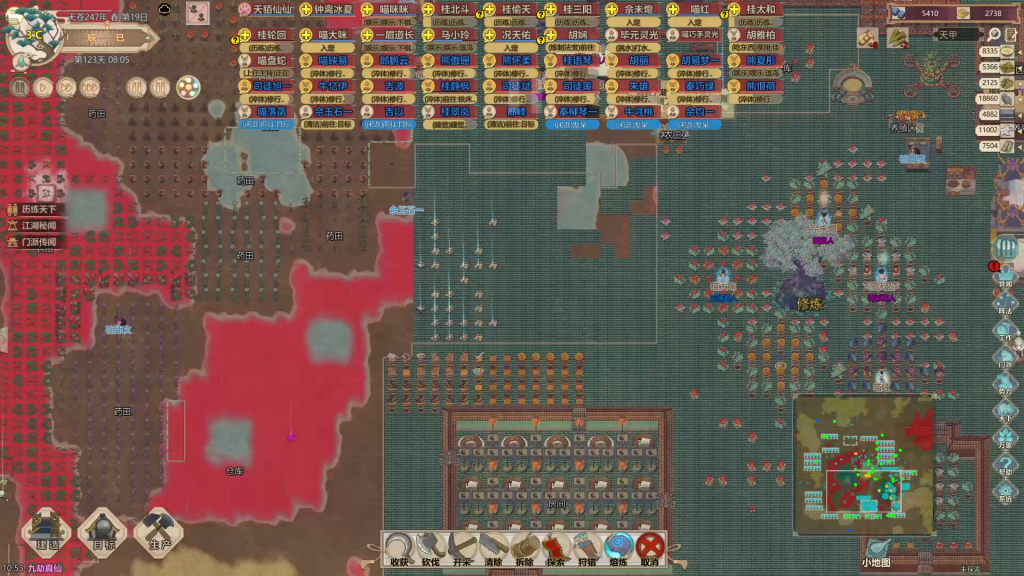1024x576 pixels.
Task: Activate the 开采 pickaxe mining tool
Action: (462, 549)
